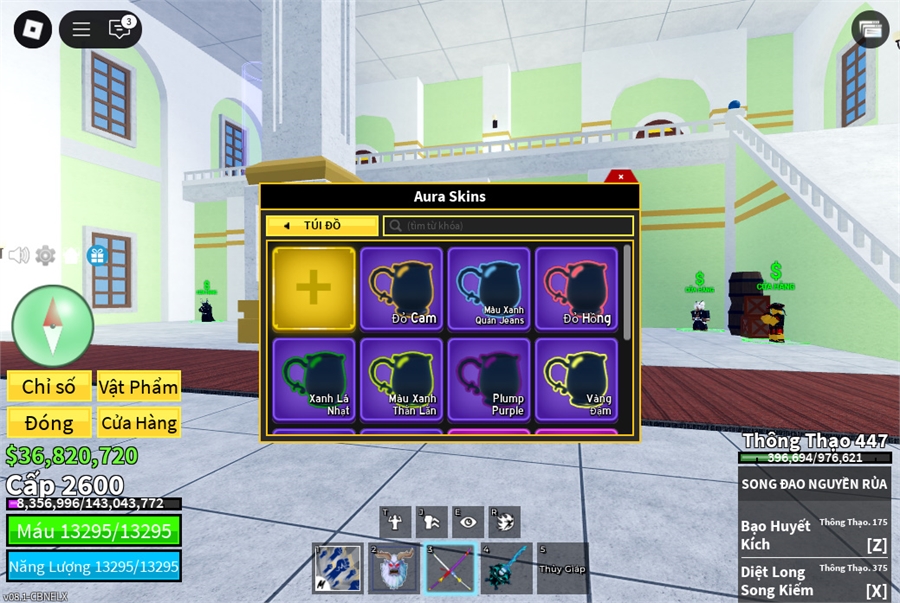
Task: Click the yellow plus add-skin tile
Action: tap(314, 288)
